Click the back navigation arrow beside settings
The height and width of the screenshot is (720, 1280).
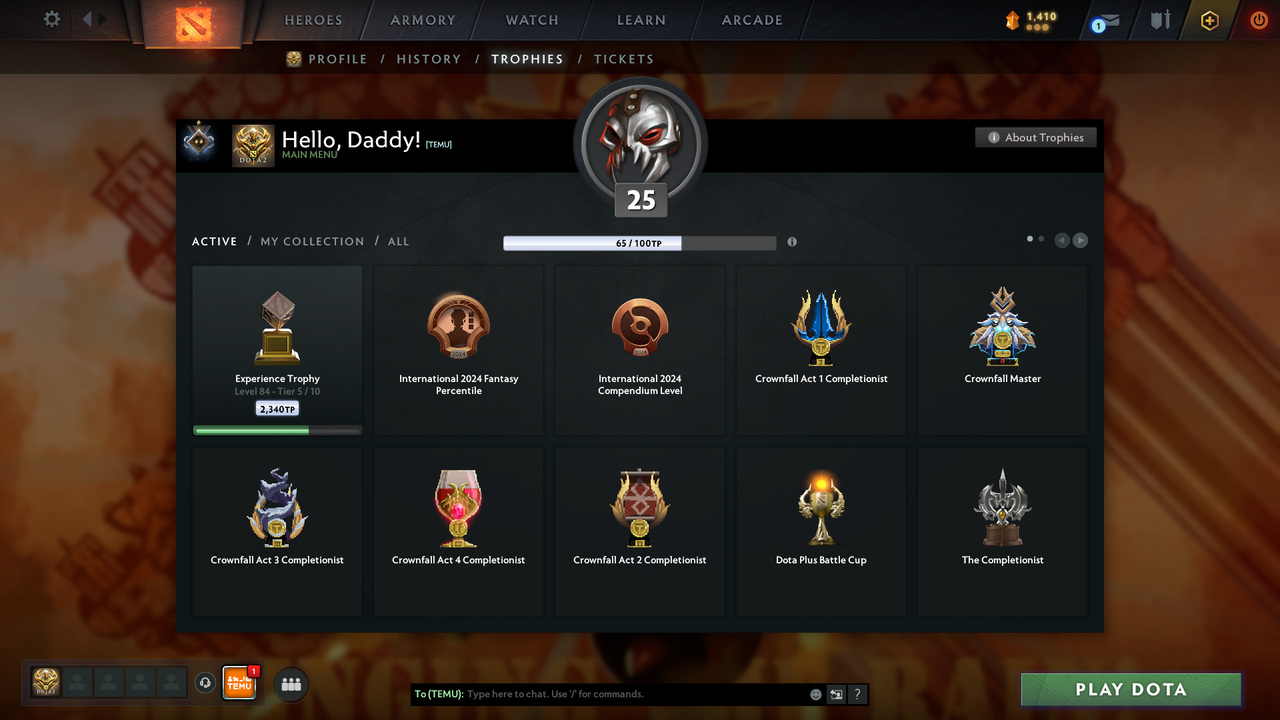coord(86,17)
